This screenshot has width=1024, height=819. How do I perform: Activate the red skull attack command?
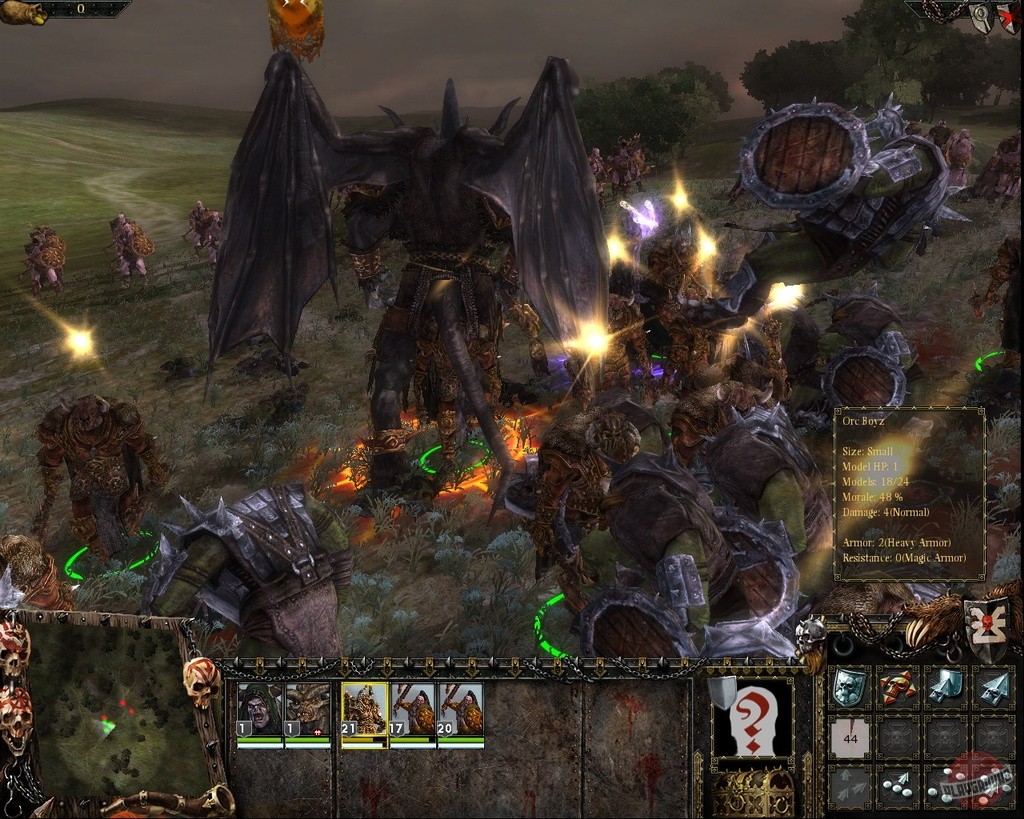(x=898, y=687)
